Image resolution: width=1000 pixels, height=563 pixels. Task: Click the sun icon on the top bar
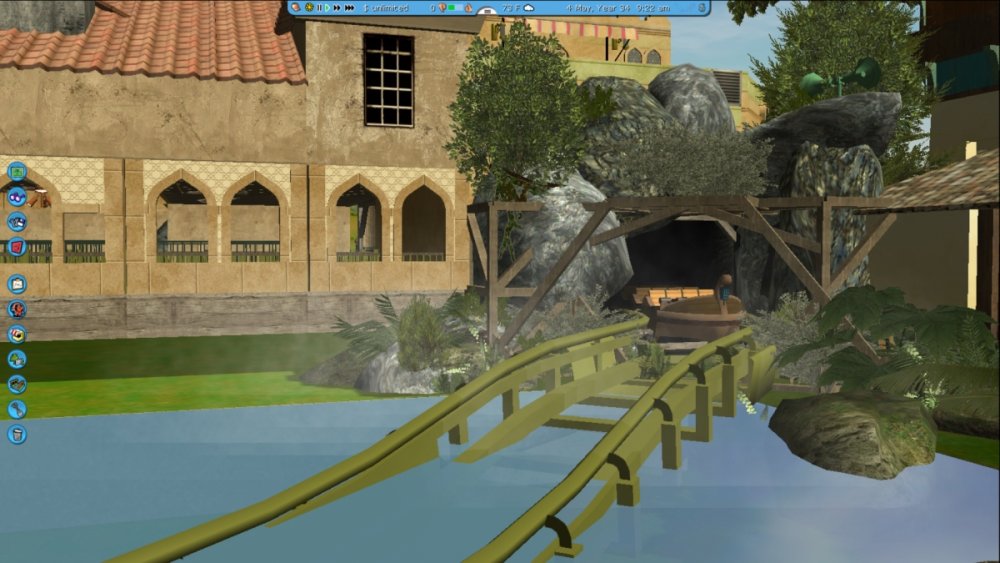(x=309, y=8)
